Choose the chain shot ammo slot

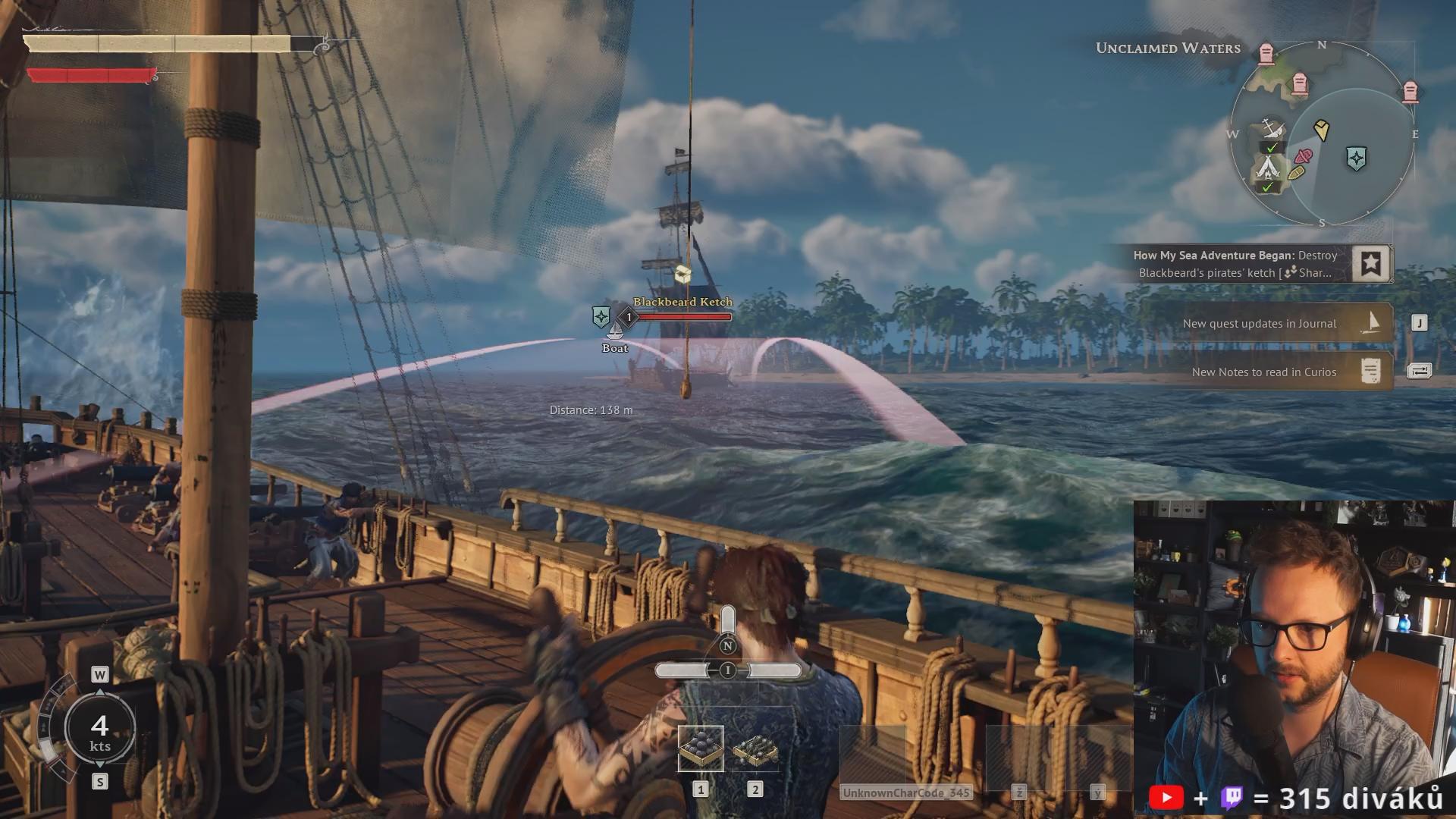click(x=755, y=750)
